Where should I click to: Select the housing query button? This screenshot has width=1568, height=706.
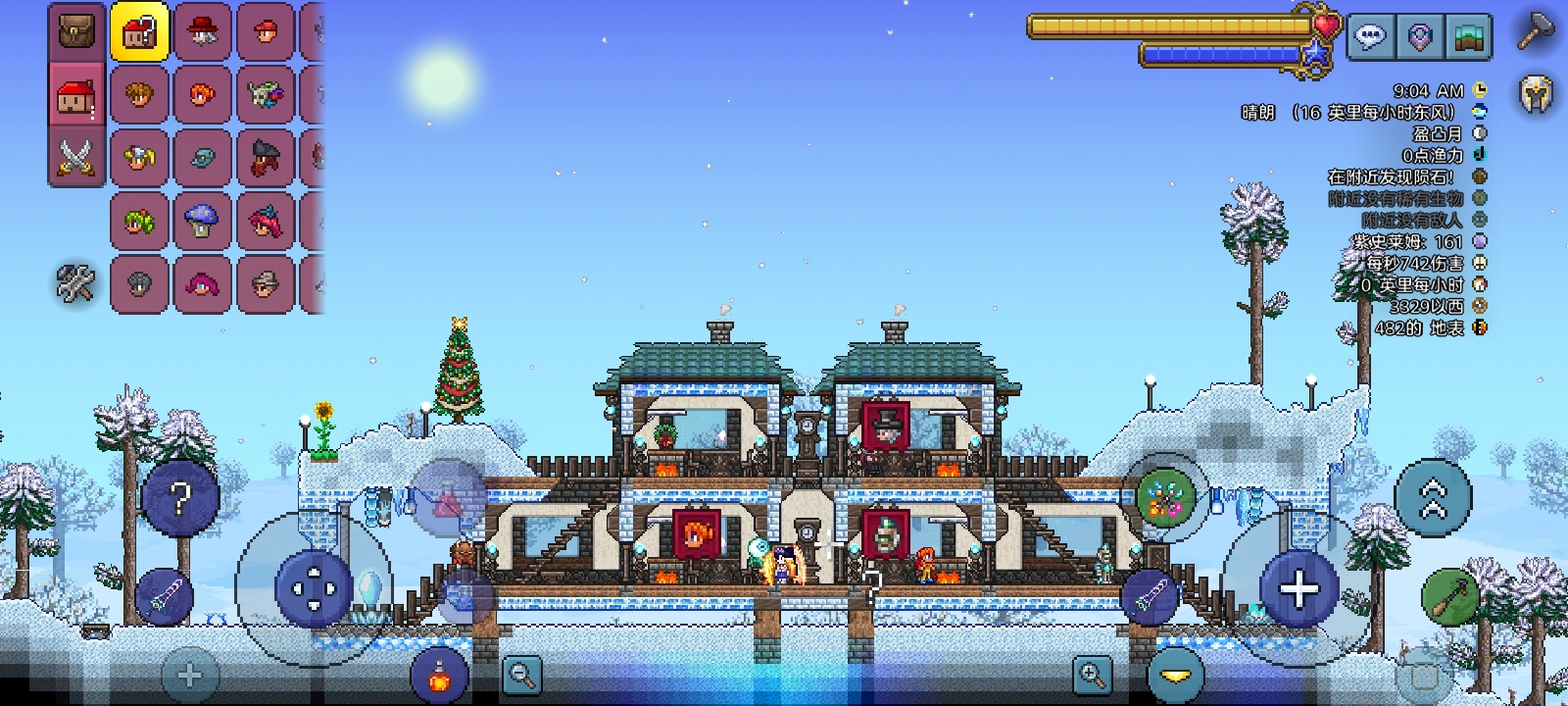(x=139, y=32)
